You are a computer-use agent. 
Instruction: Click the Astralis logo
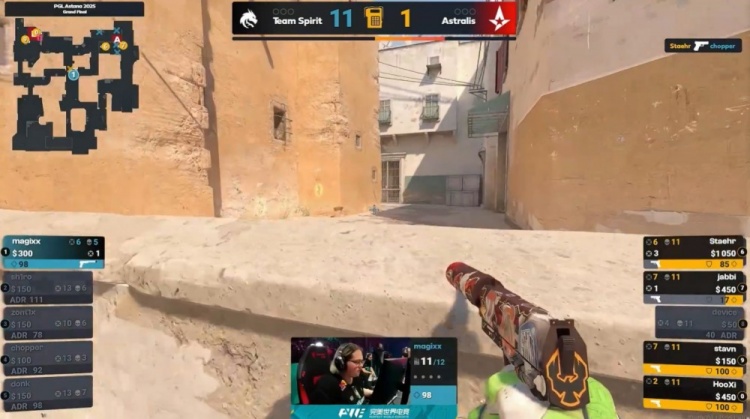point(497,19)
